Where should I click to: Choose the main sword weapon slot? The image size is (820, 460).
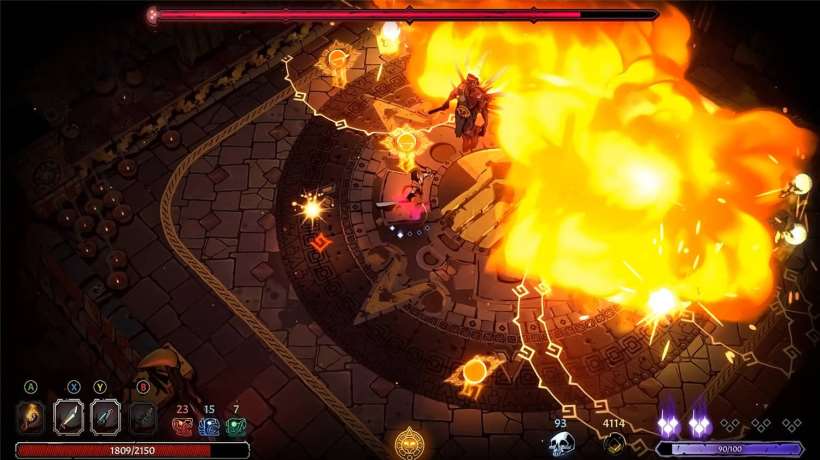tap(69, 417)
